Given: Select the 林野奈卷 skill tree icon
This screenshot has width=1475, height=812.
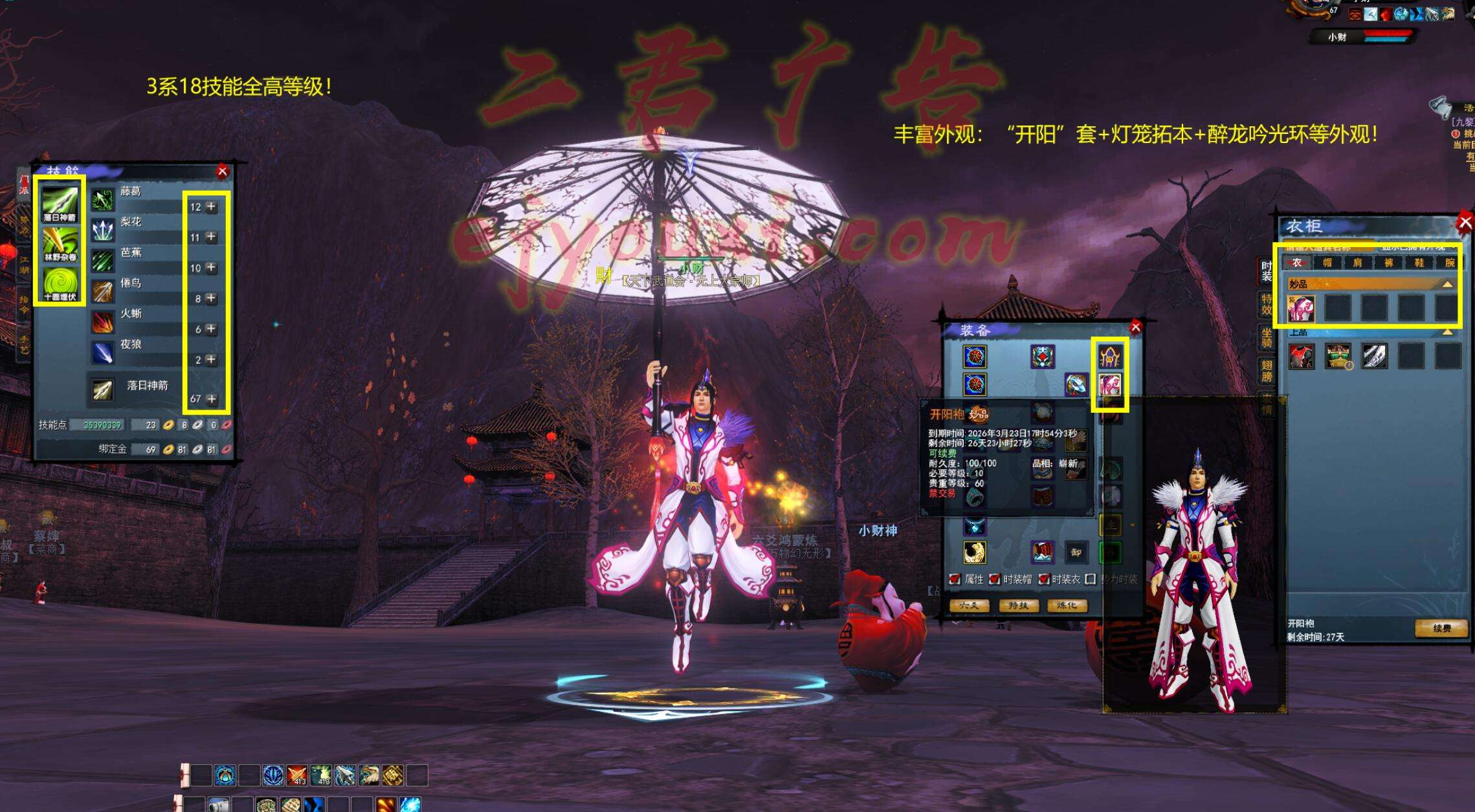Looking at the screenshot, I should click(x=60, y=244).
